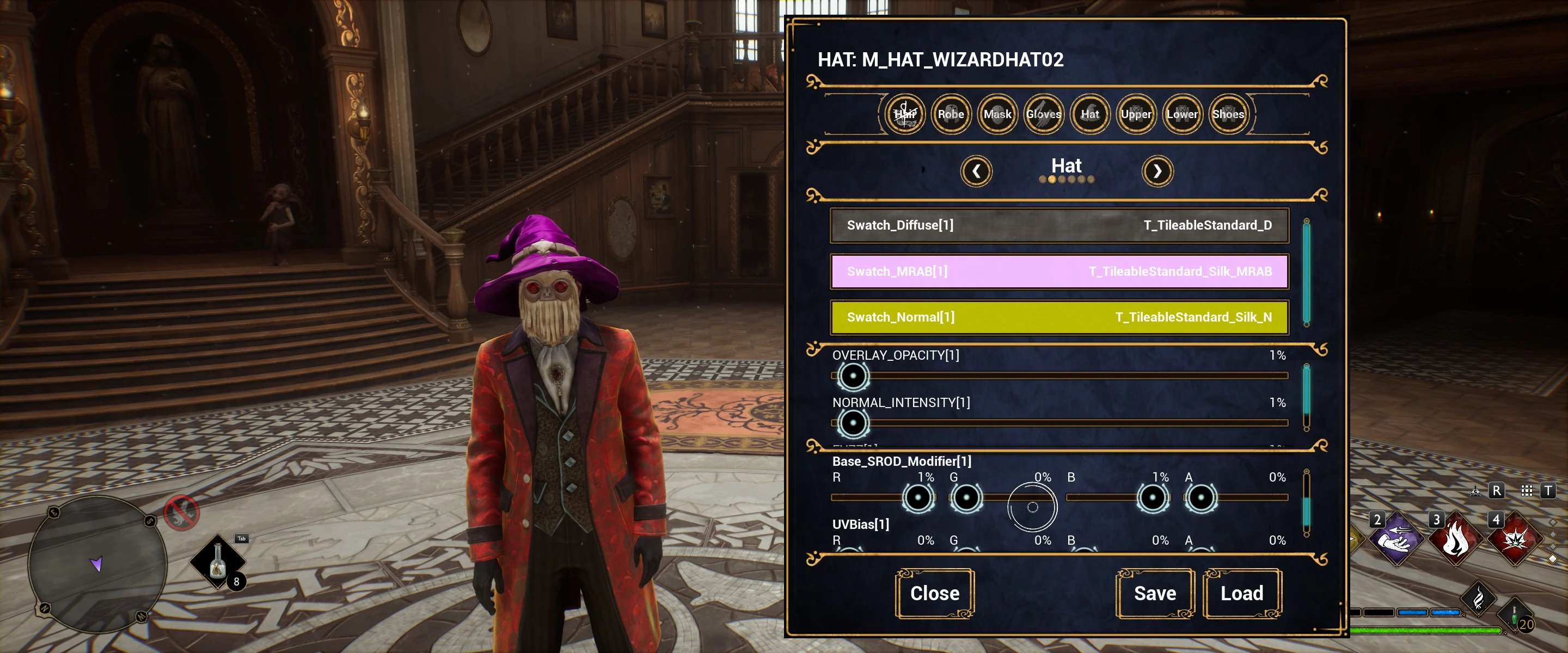Select the Hair customization icon
This screenshot has width=1568, height=653.
904,114
